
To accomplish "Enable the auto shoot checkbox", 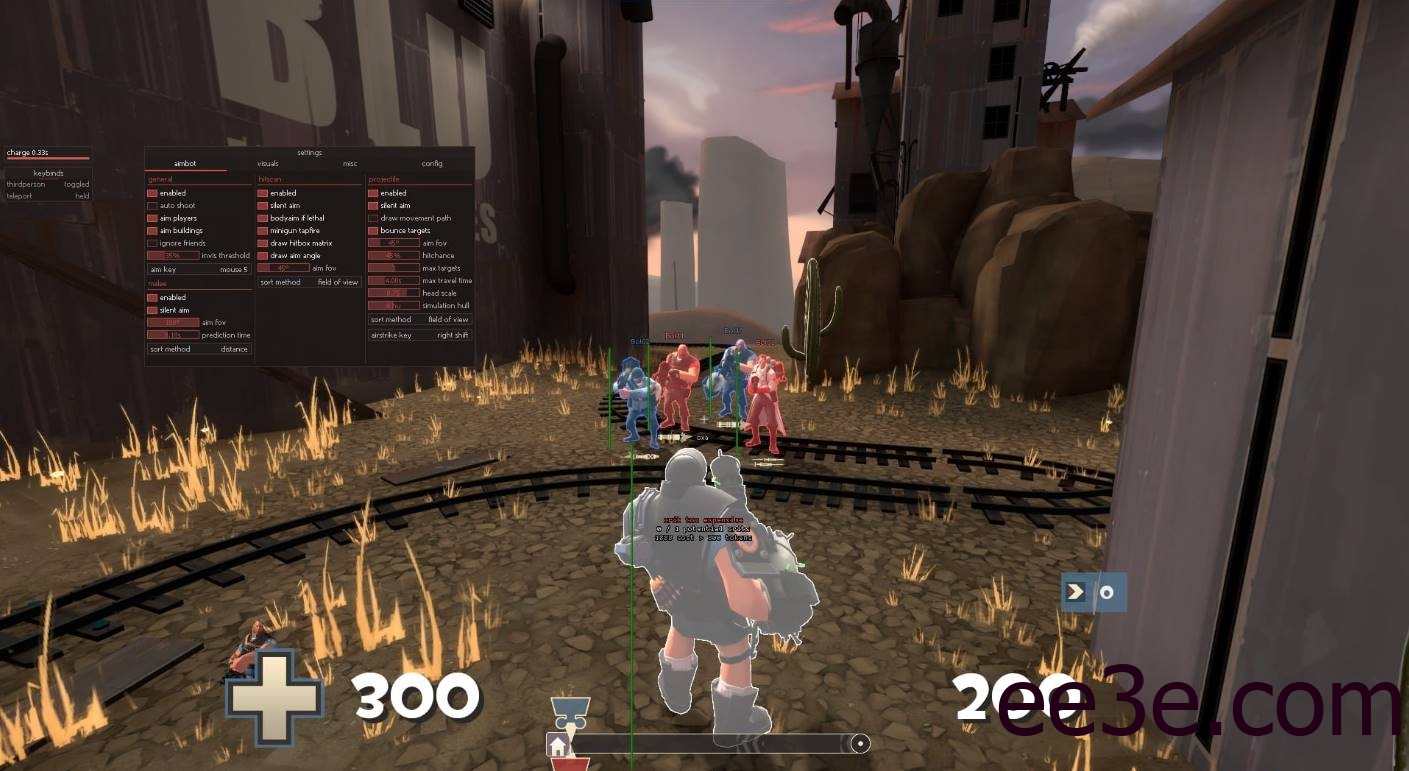I will coord(153,206).
